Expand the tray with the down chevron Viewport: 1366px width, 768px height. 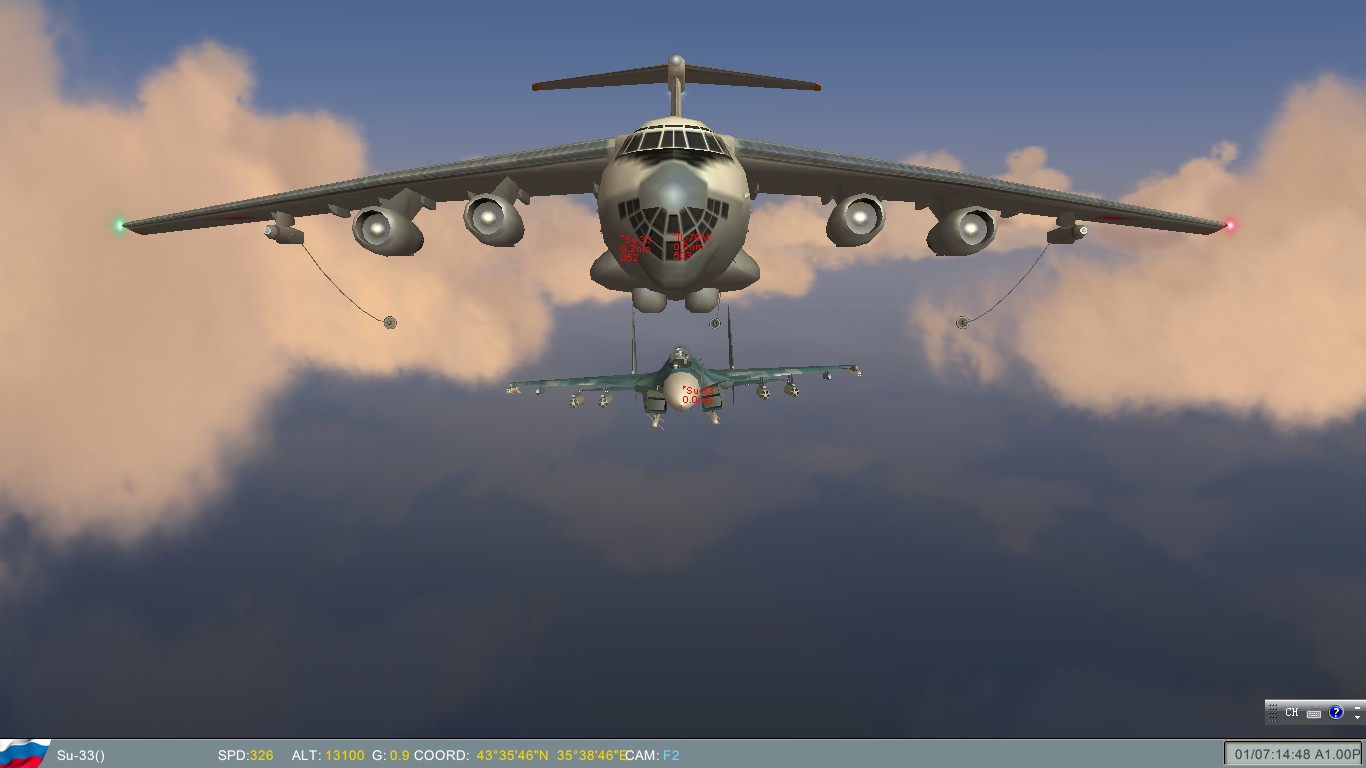tap(1358, 717)
